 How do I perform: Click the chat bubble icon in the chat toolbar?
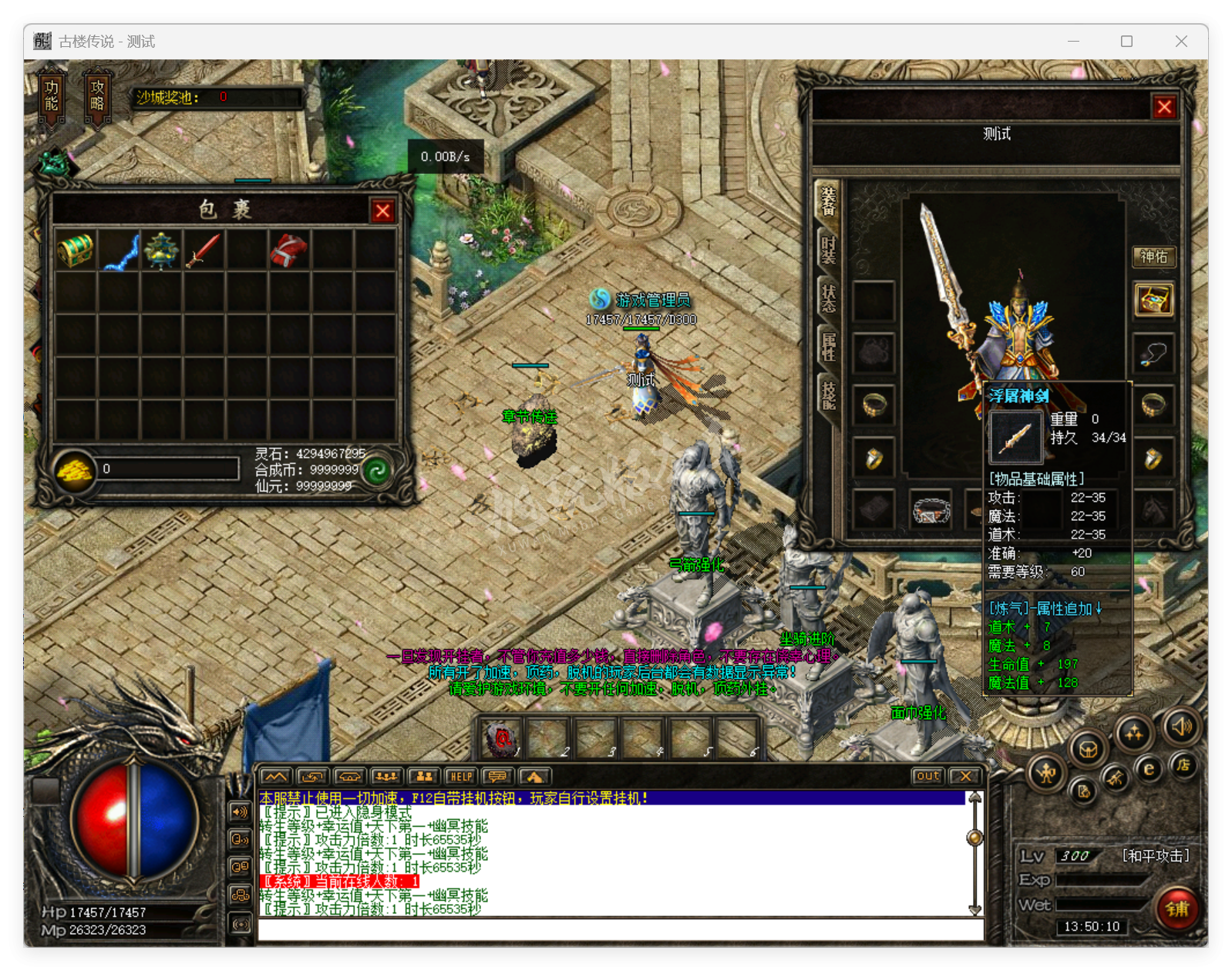498,777
